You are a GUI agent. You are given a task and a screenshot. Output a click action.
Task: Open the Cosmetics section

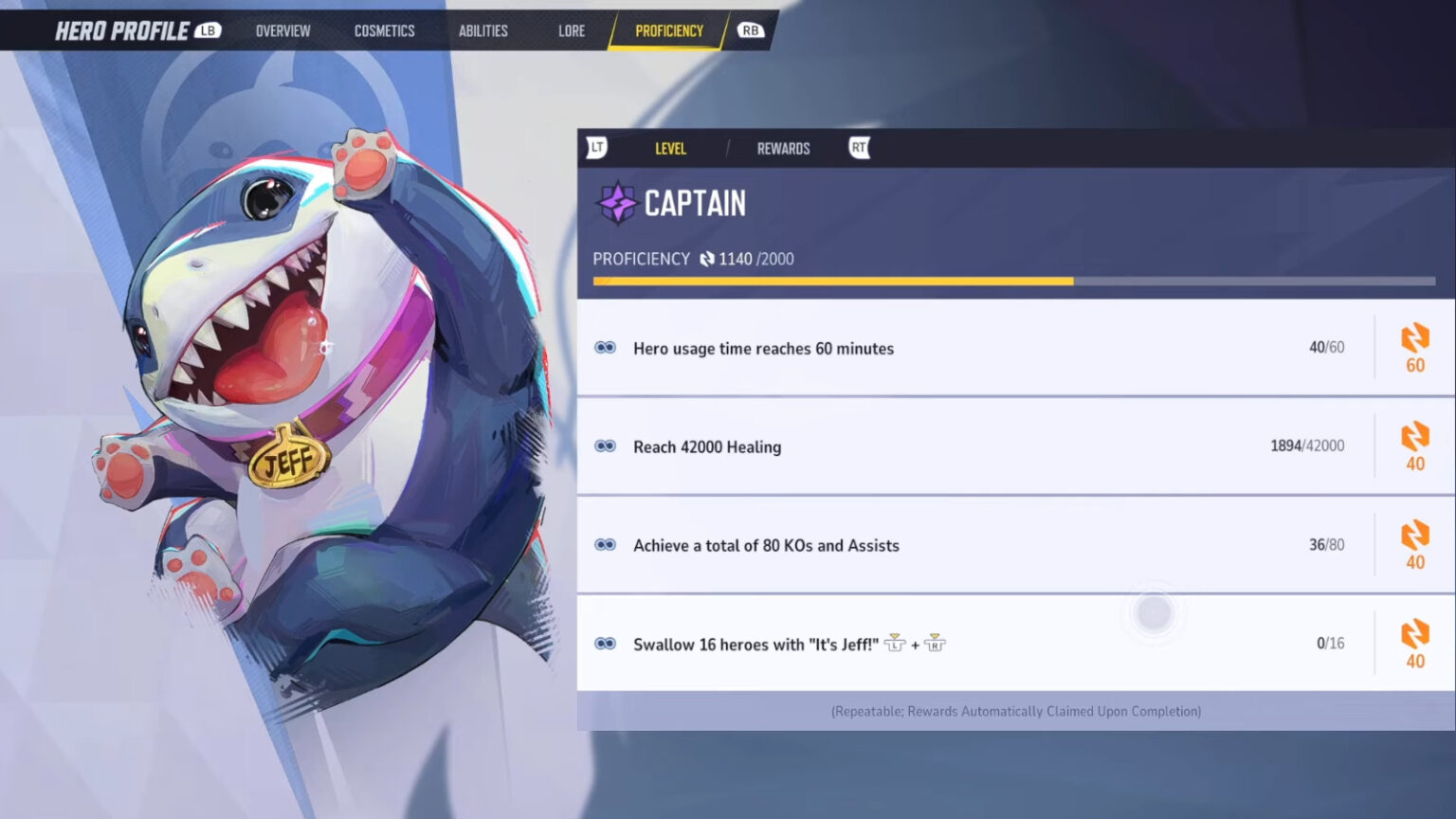point(384,29)
